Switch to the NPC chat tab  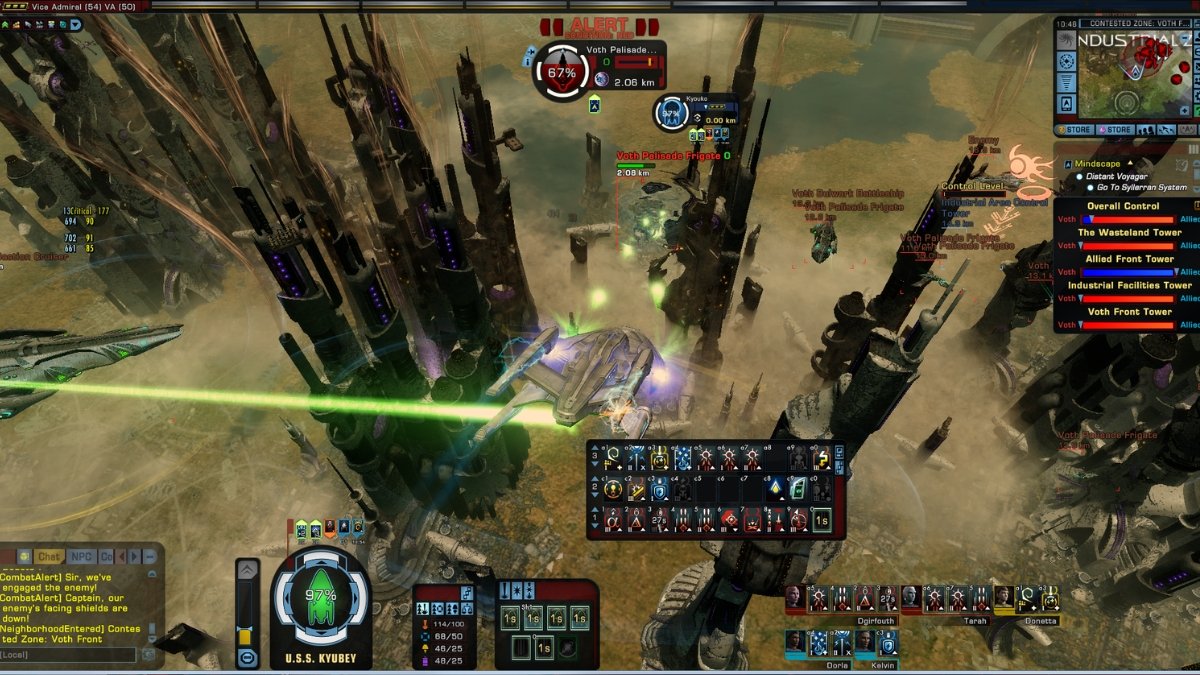pos(81,556)
